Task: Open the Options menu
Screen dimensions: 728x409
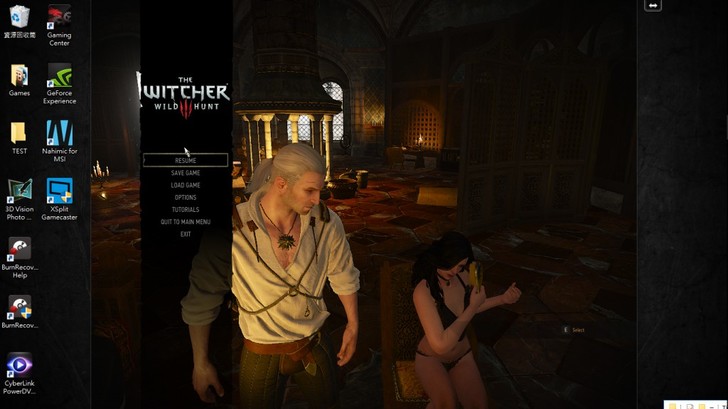Action: (x=185, y=197)
